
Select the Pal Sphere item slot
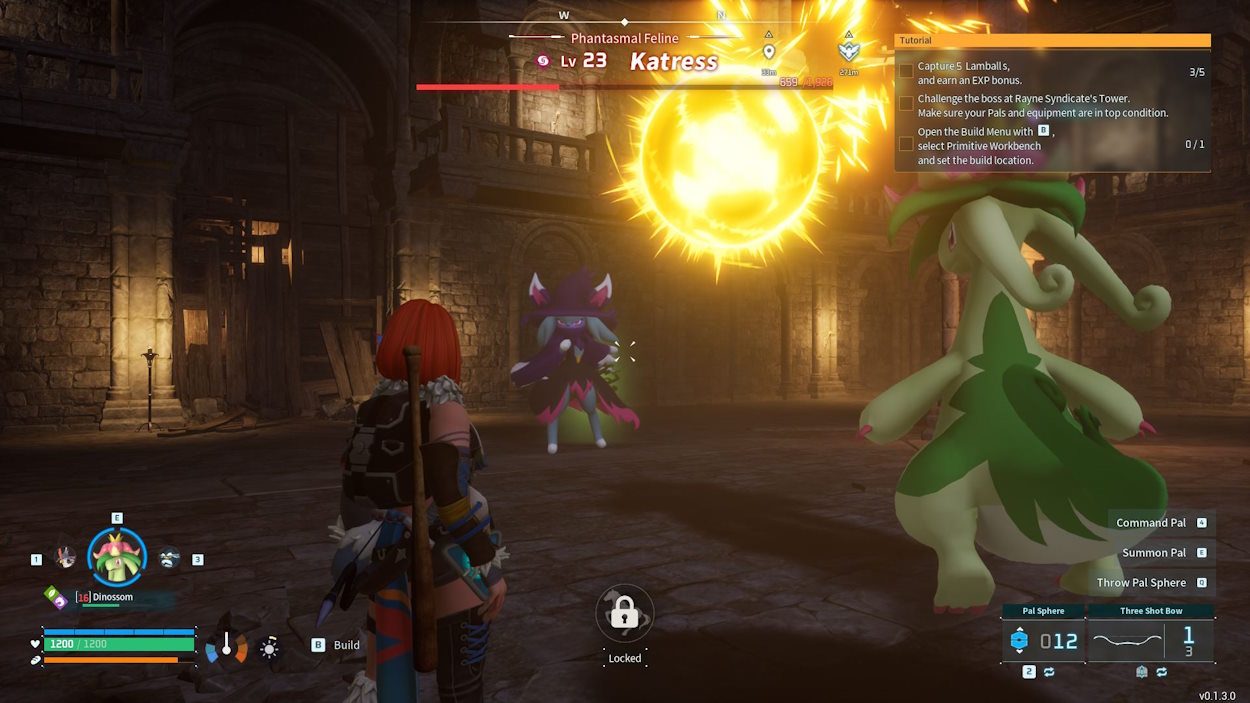point(1043,641)
